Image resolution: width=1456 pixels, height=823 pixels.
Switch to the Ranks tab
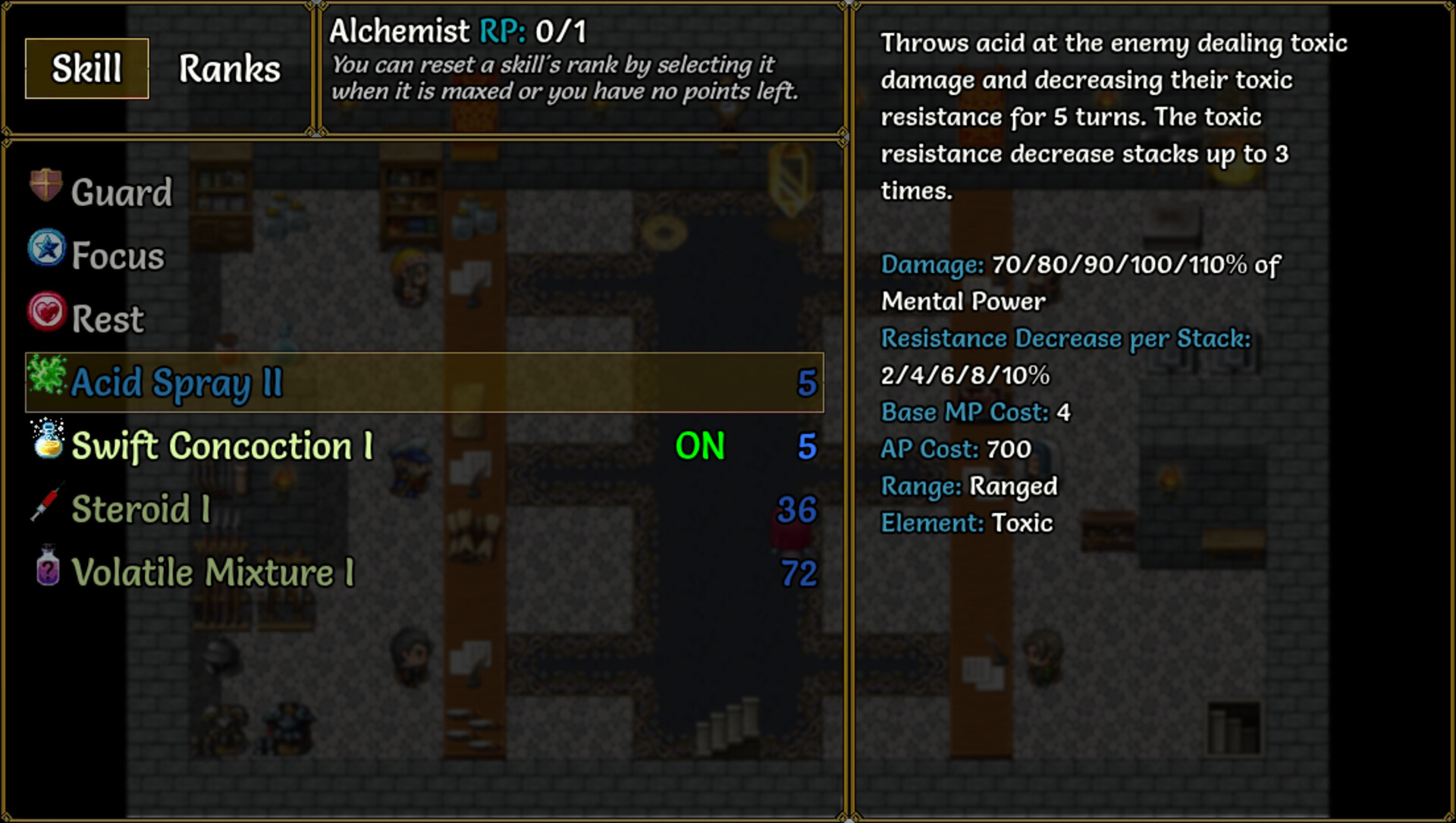[228, 69]
